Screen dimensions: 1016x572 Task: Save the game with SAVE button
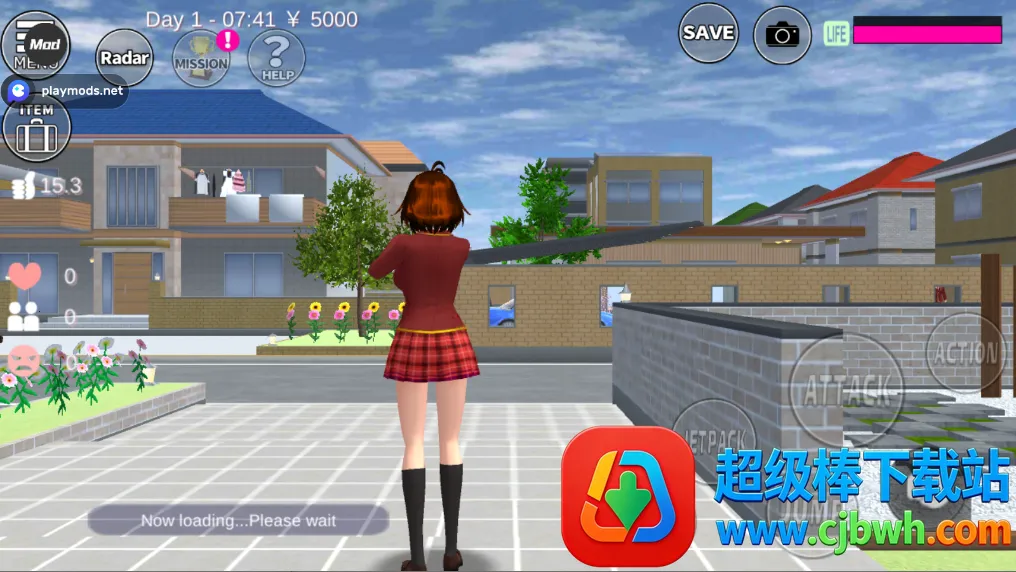(709, 33)
